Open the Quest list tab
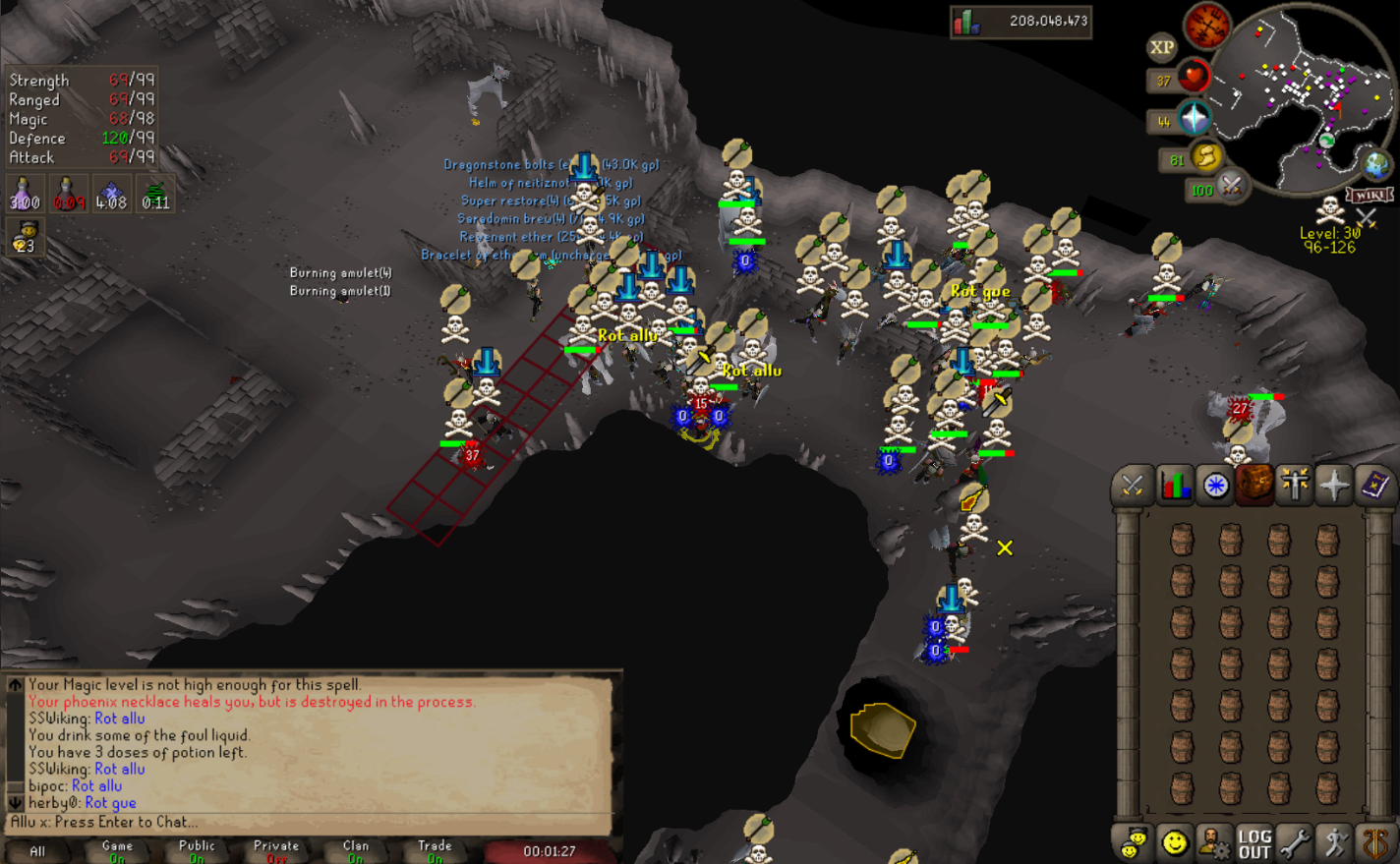This screenshot has height=864, width=1400. (1215, 486)
